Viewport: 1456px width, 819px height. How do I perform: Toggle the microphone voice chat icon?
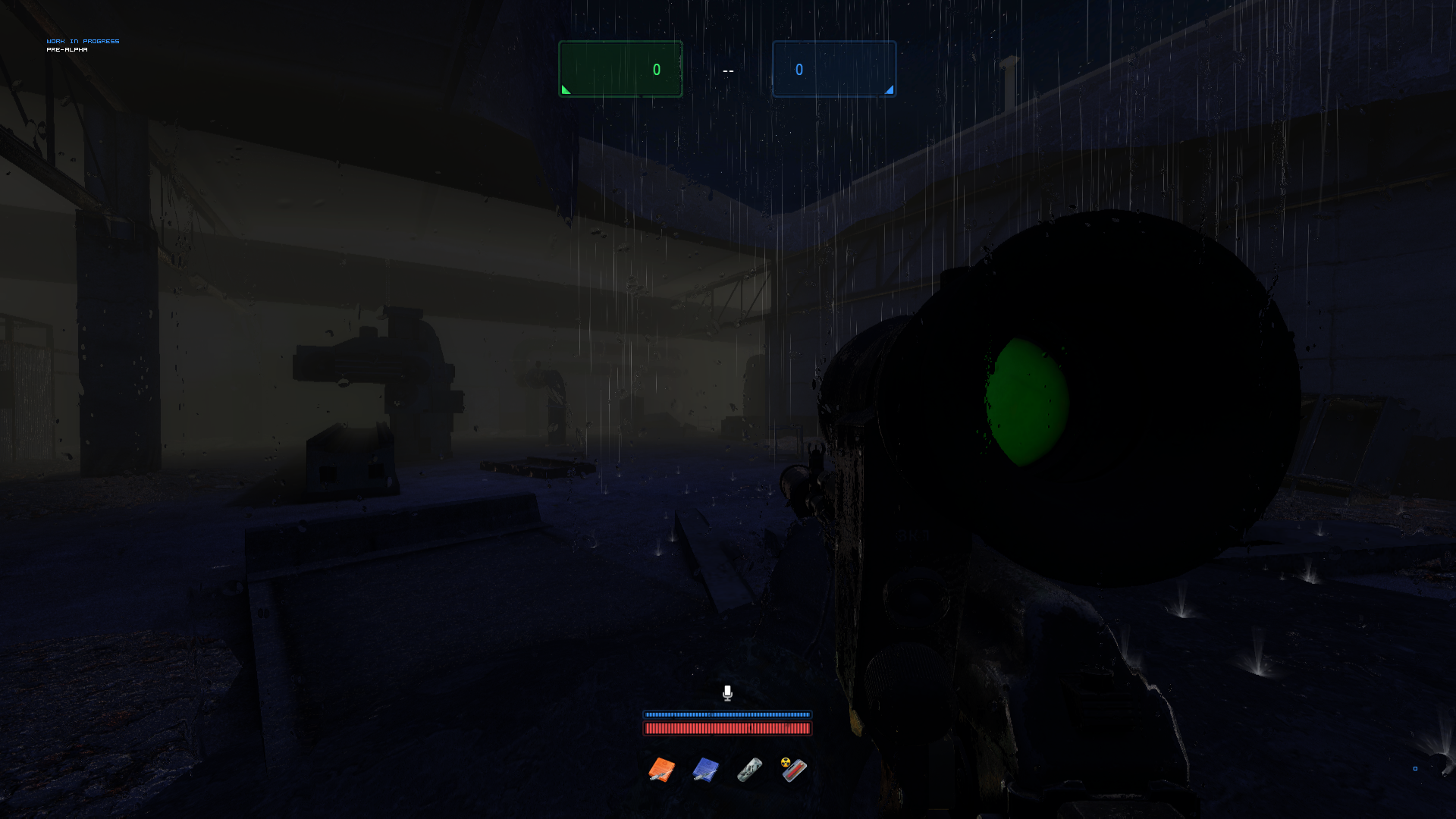[727, 692]
